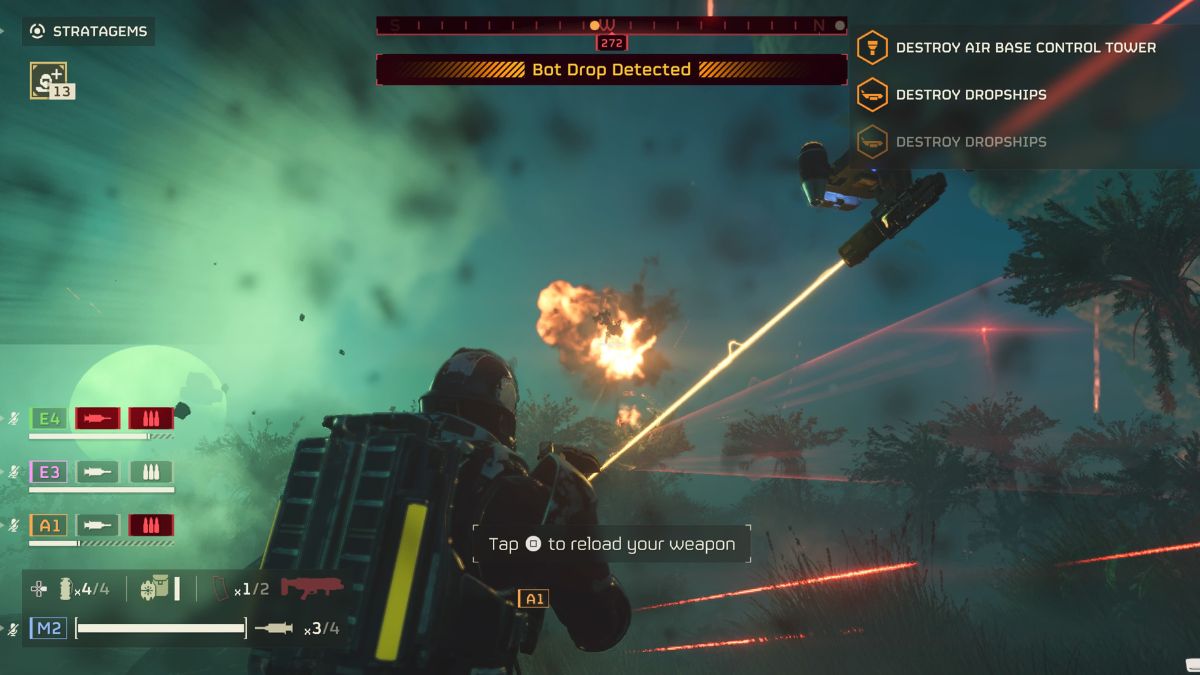The width and height of the screenshot is (1200, 675).
Task: Select the Reinforce stratagem icon
Action: [48, 79]
